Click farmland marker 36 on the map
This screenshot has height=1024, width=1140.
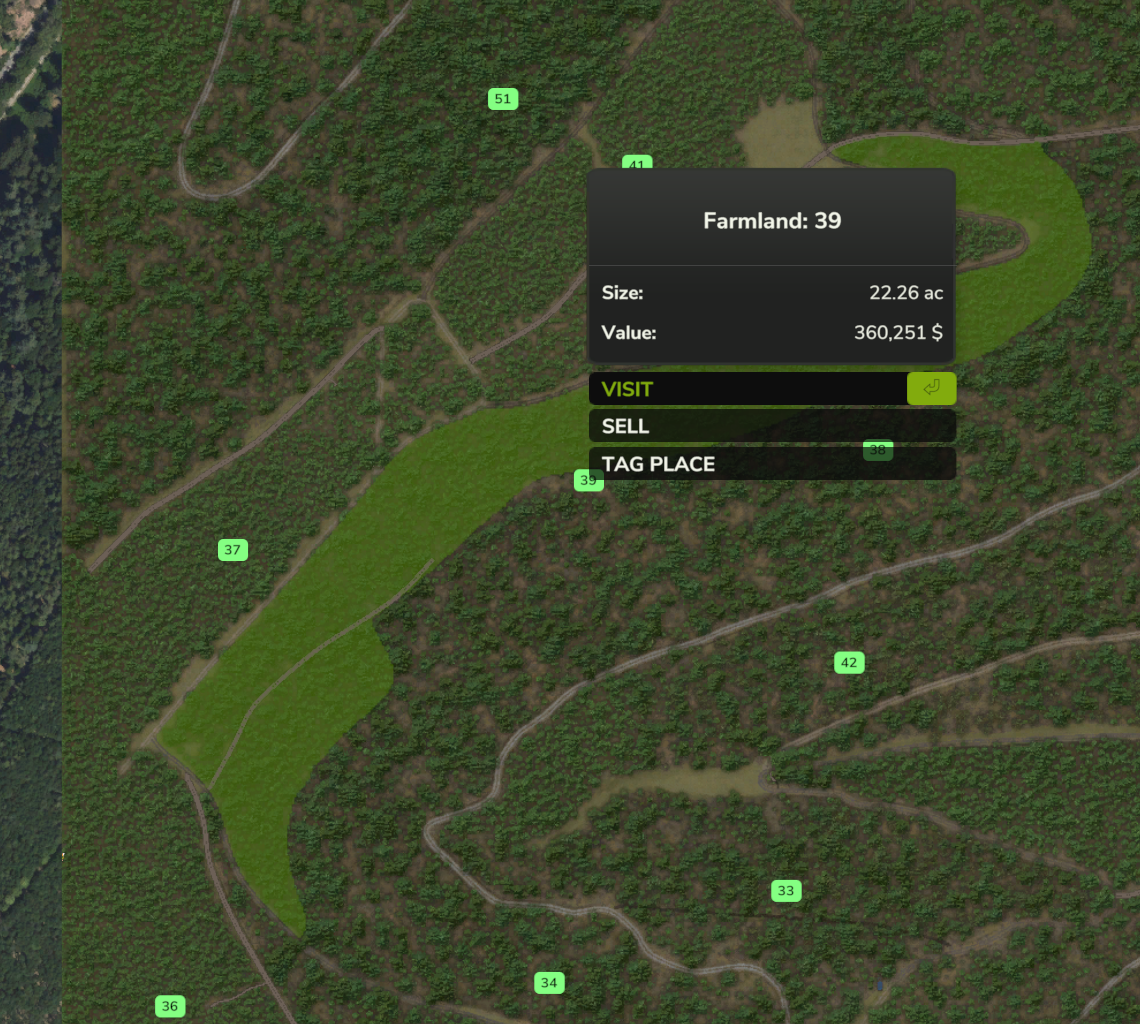click(170, 1006)
